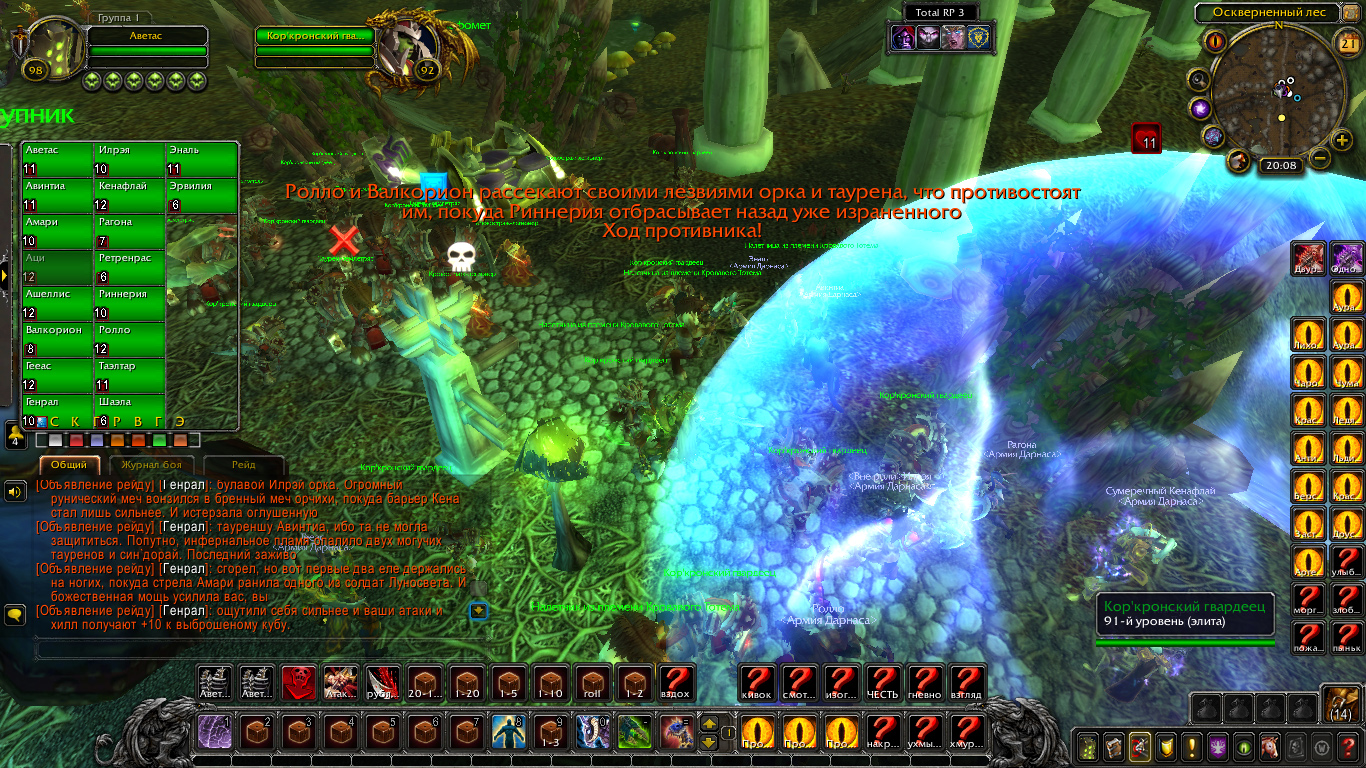Image resolution: width=1366 pixels, height=768 pixels.
Task: Switch to the Журнал боя chat tab
Action: [x=151, y=465]
